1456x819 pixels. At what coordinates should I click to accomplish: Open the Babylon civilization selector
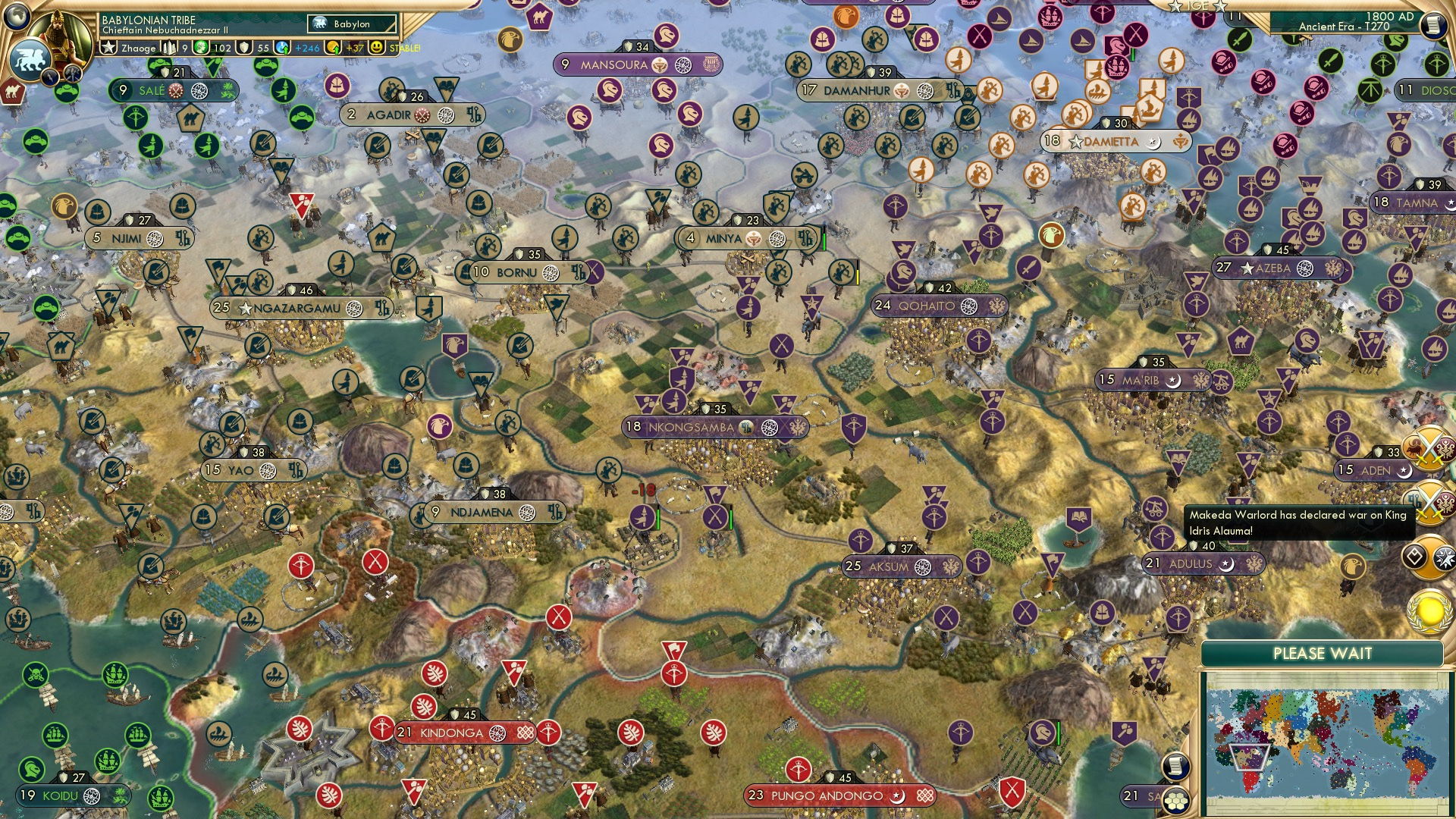[353, 24]
